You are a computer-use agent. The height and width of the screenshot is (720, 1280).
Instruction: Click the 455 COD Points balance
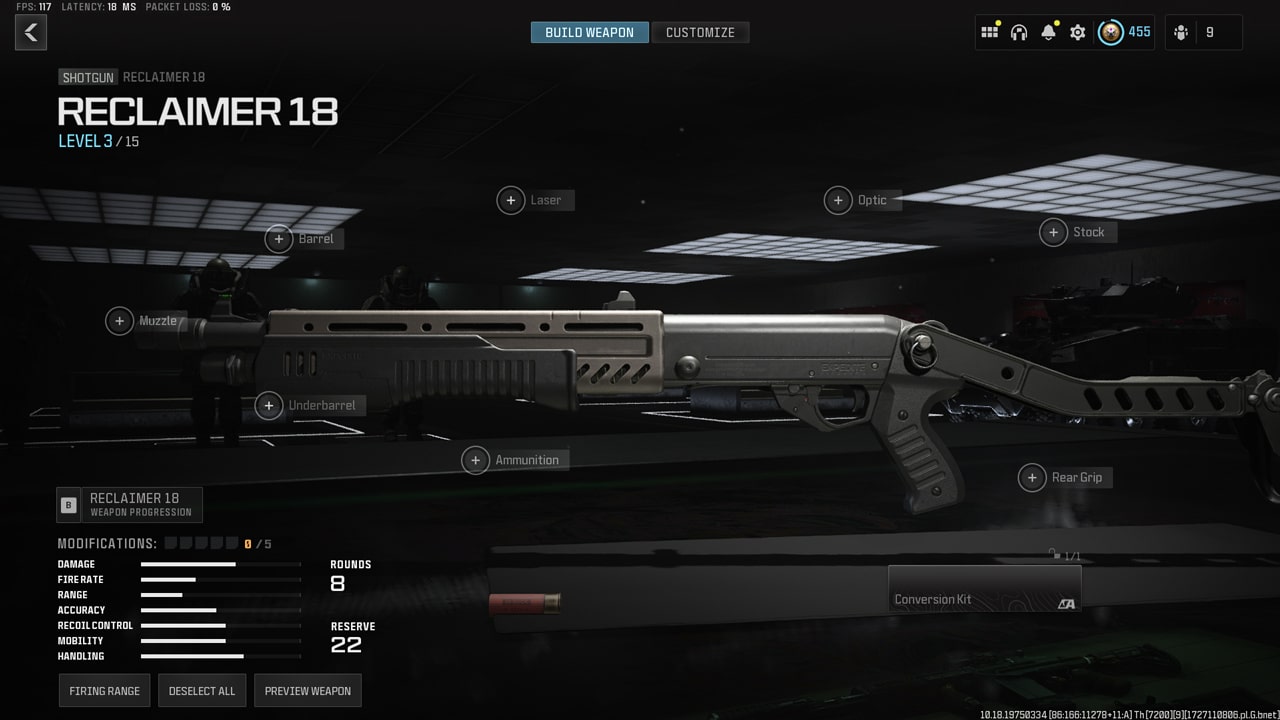(x=1125, y=32)
